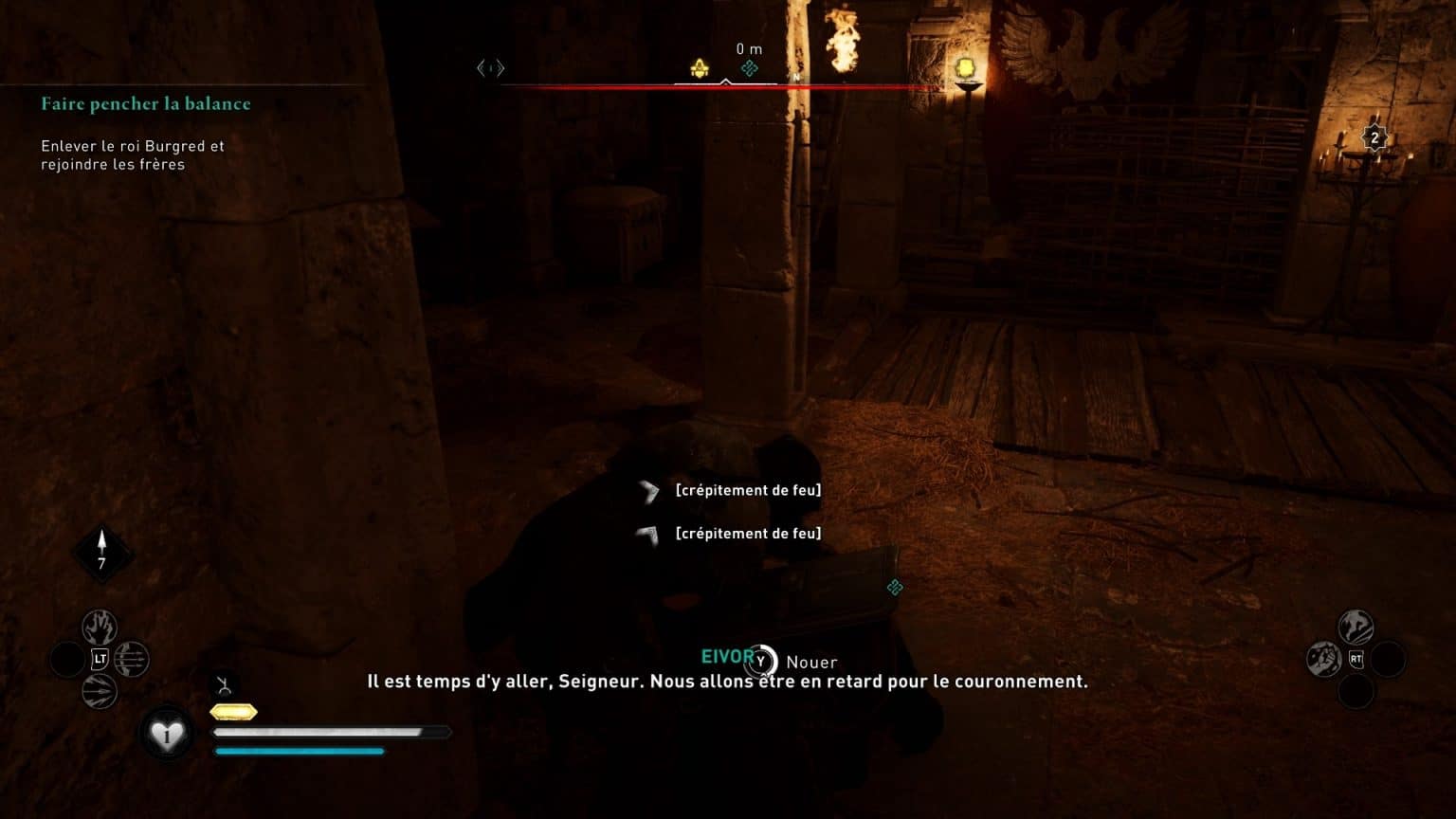The image size is (1456, 819).
Task: Select the quest marker icon on the compass
Action: point(699,66)
